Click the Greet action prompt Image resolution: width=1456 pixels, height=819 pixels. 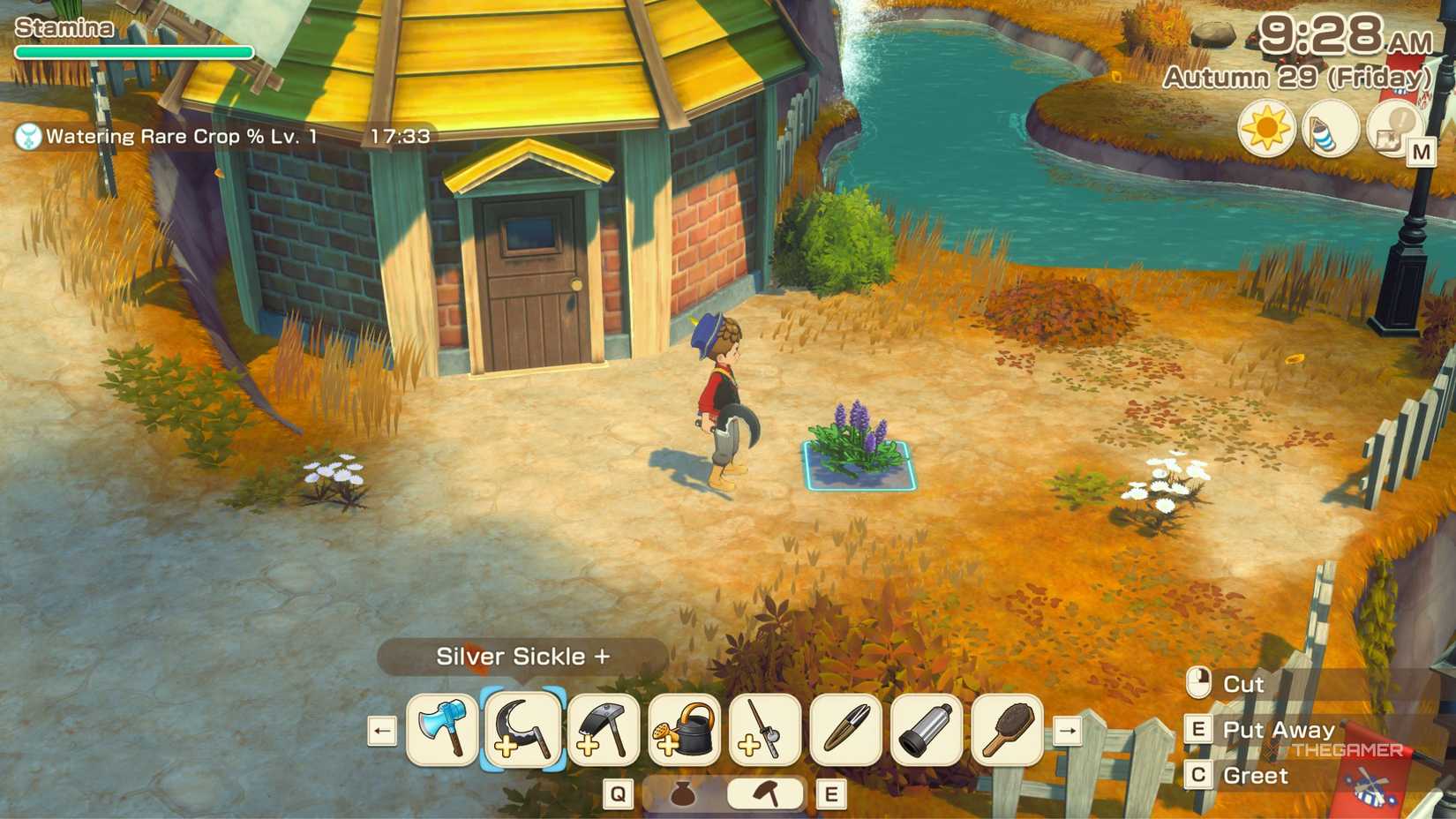pyautogui.click(x=1257, y=776)
